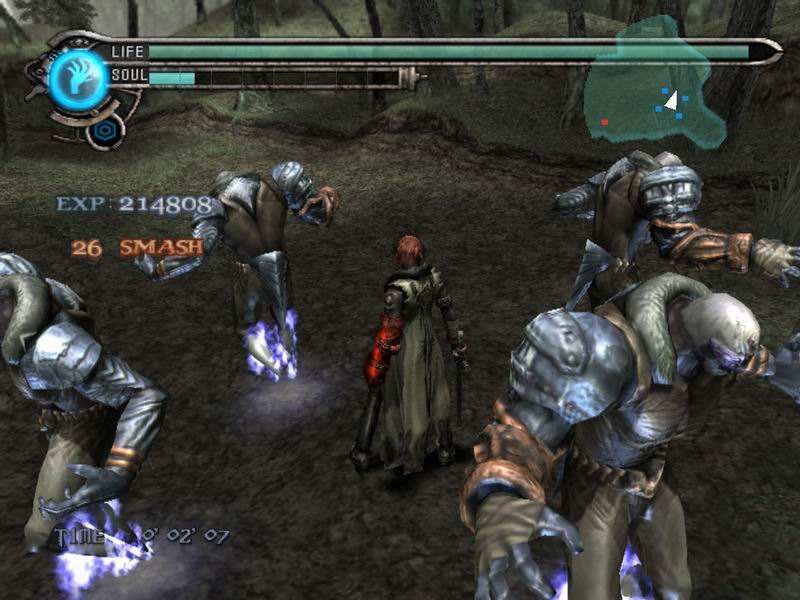Click the red enemy marker on minimap
Viewport: 800px width, 600px height.
pyautogui.click(x=604, y=121)
